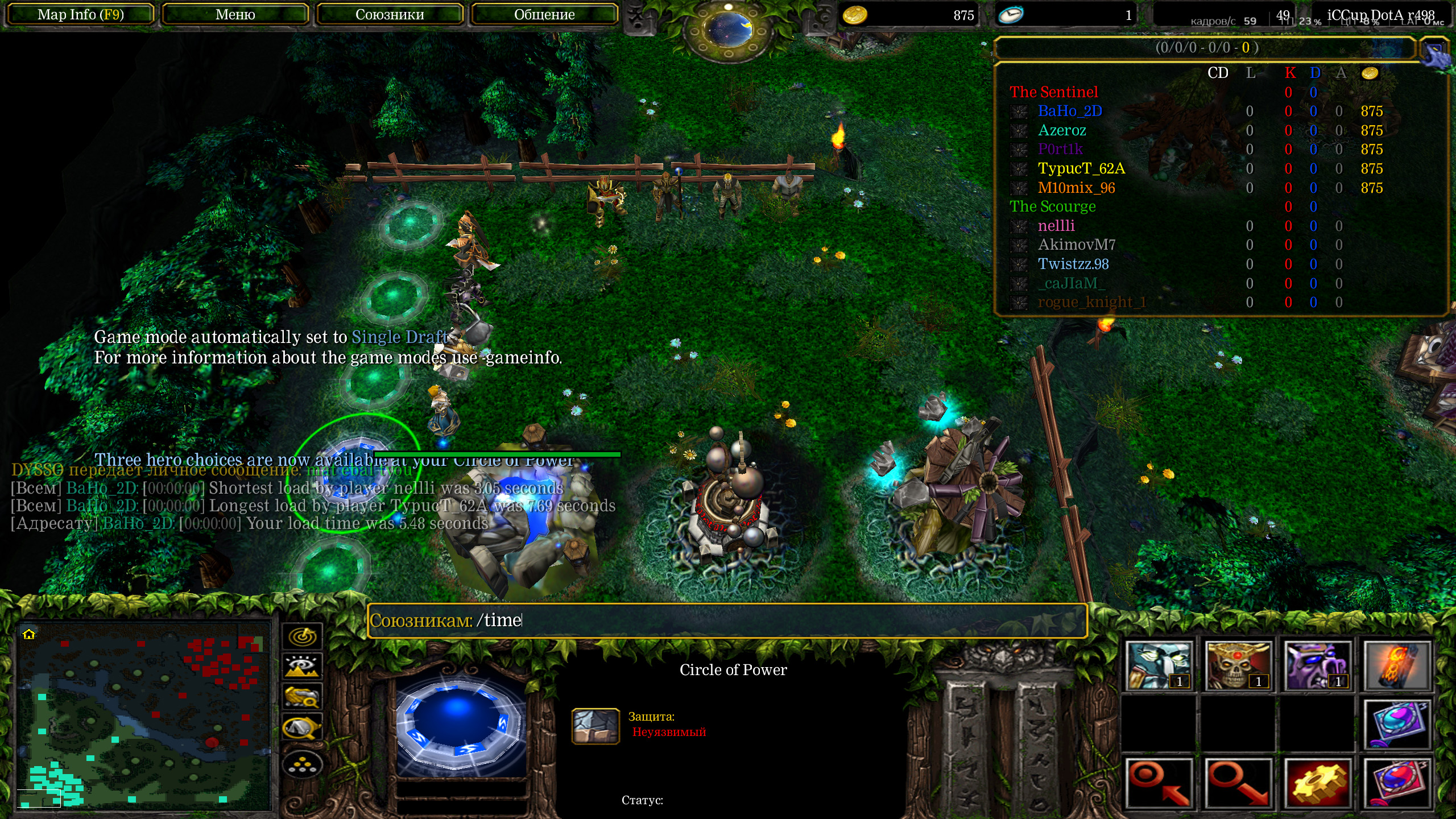This screenshot has width=1456, height=819.
Task: Toggle minimap terrain display eye button
Action: (302, 666)
